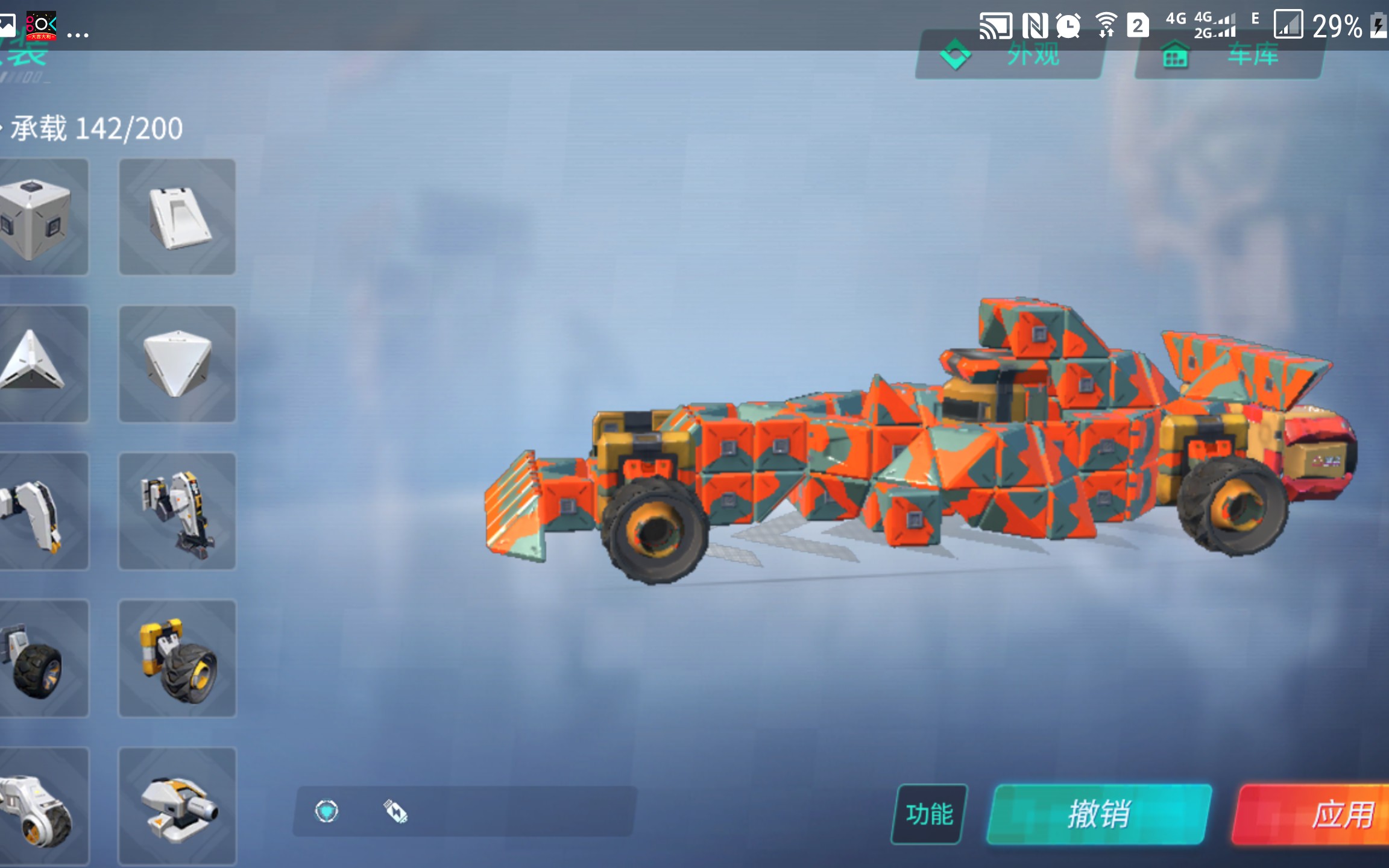Pick the white triangular pyramid block
Image resolution: width=1389 pixels, height=868 pixels.
coord(42,363)
